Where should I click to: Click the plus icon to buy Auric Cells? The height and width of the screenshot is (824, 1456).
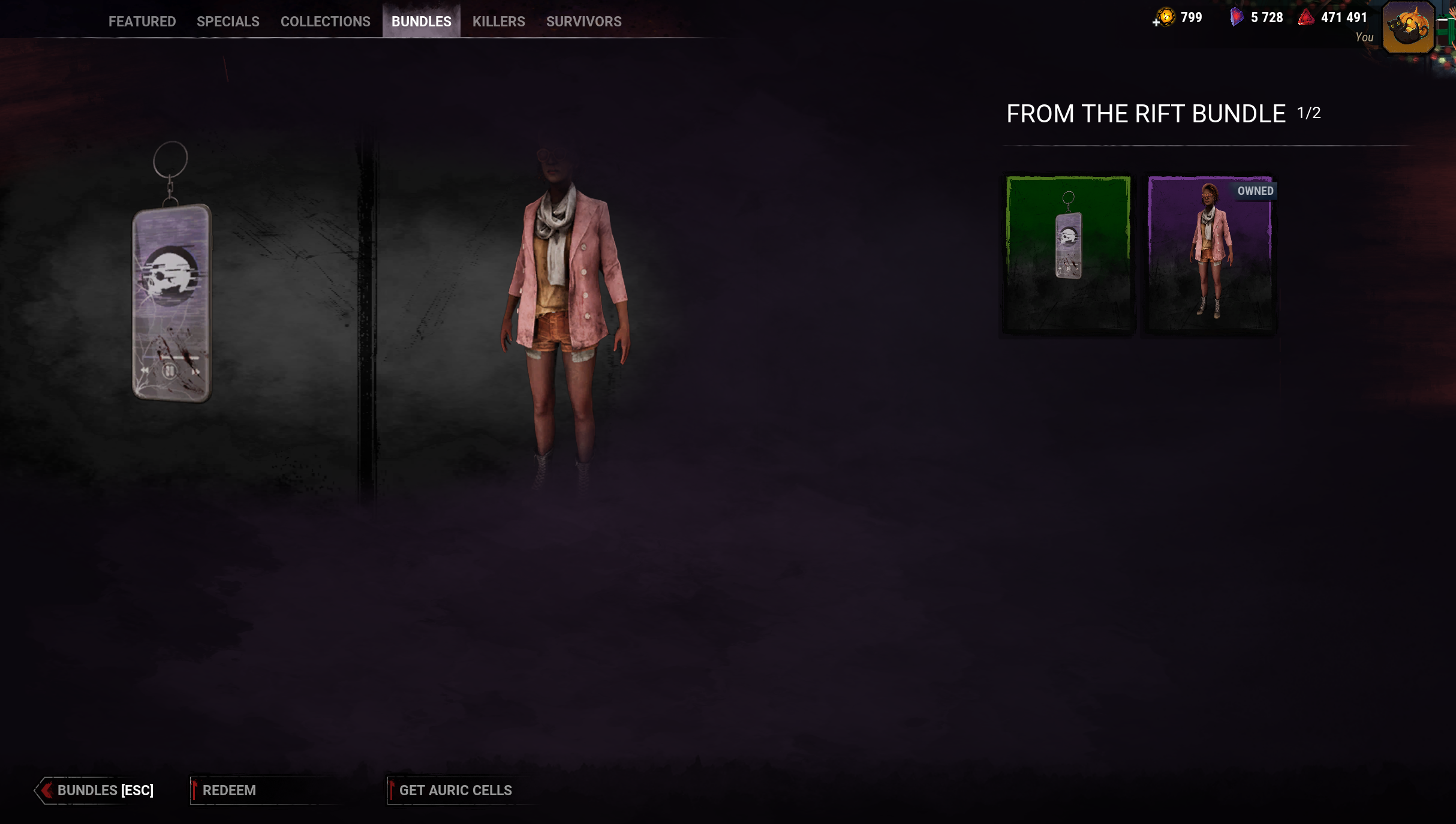tap(1156, 23)
